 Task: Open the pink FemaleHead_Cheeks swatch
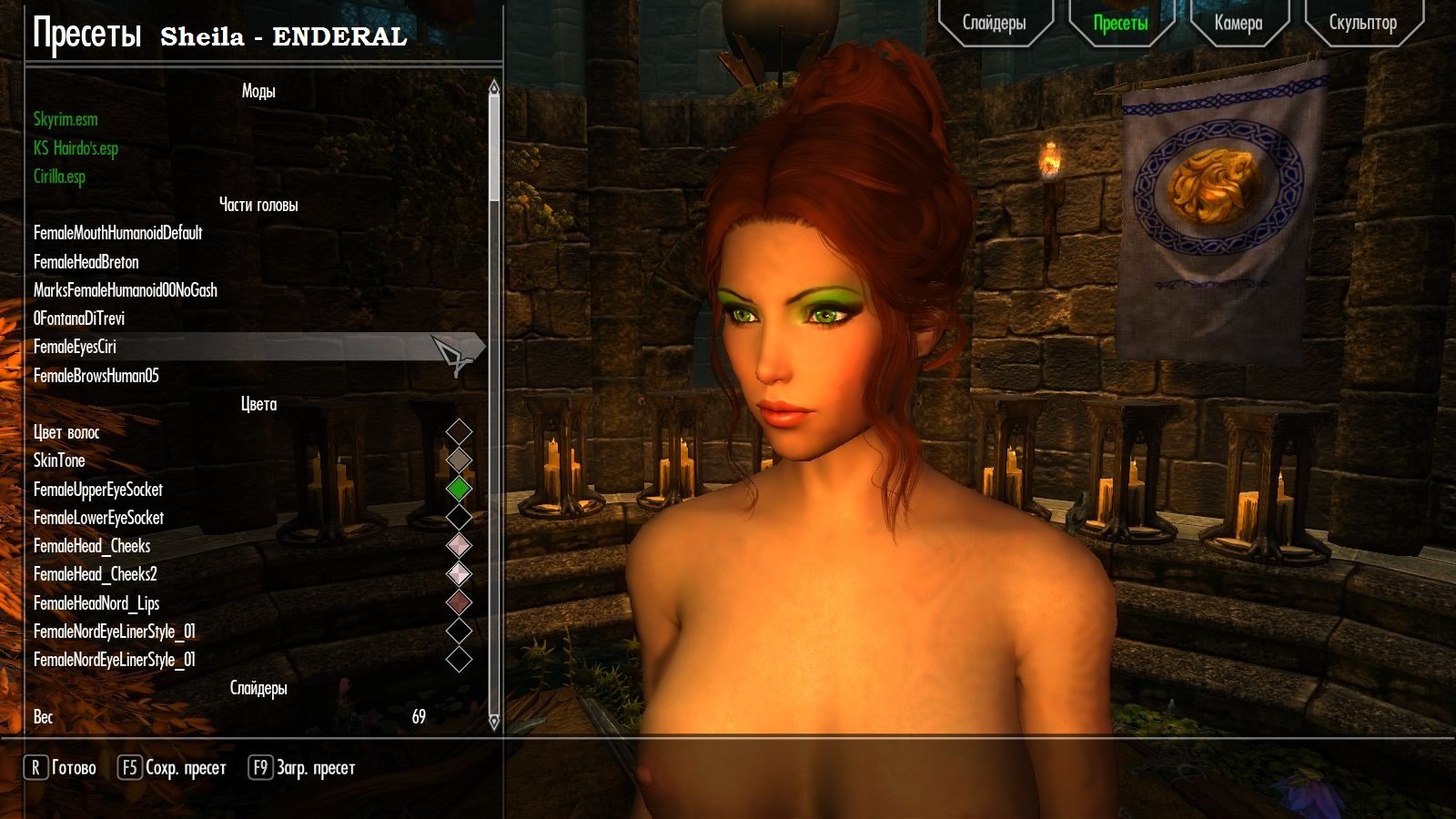pos(460,546)
